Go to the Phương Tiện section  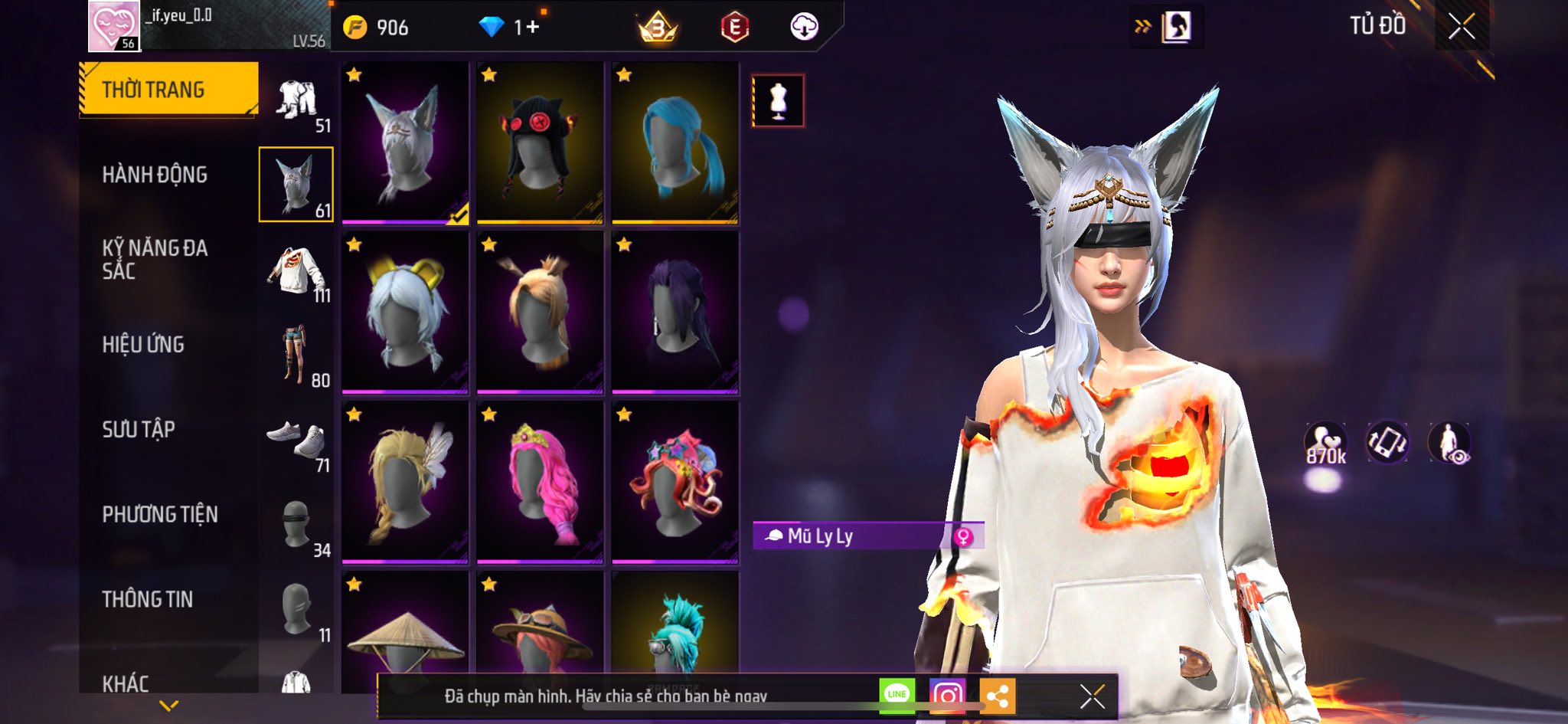click(x=160, y=515)
